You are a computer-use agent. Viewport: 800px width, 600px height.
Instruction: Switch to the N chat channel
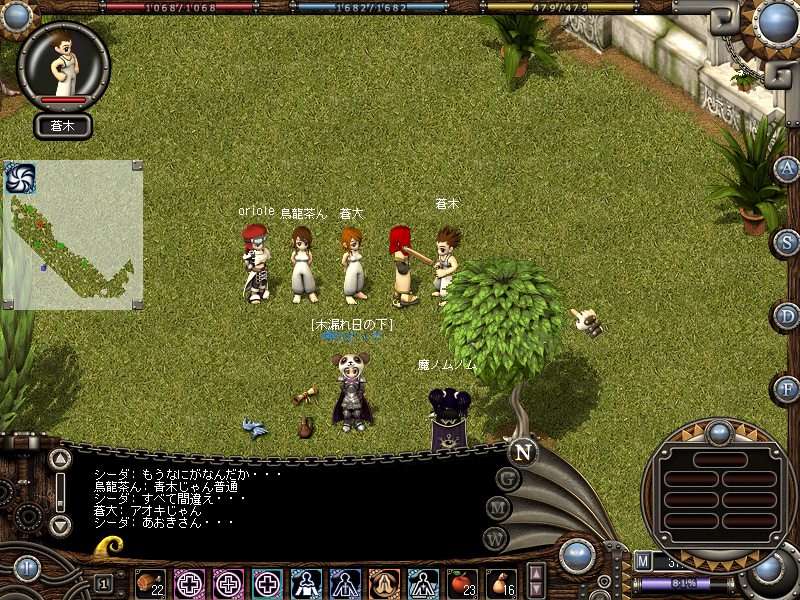click(x=520, y=452)
